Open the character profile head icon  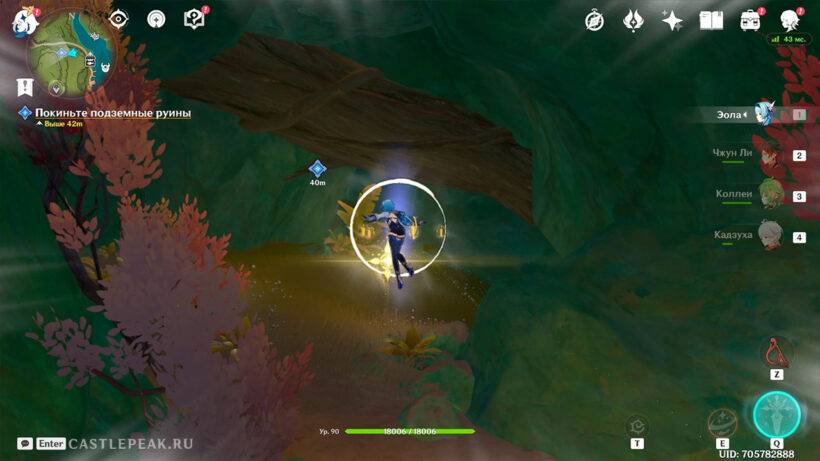tap(789, 20)
